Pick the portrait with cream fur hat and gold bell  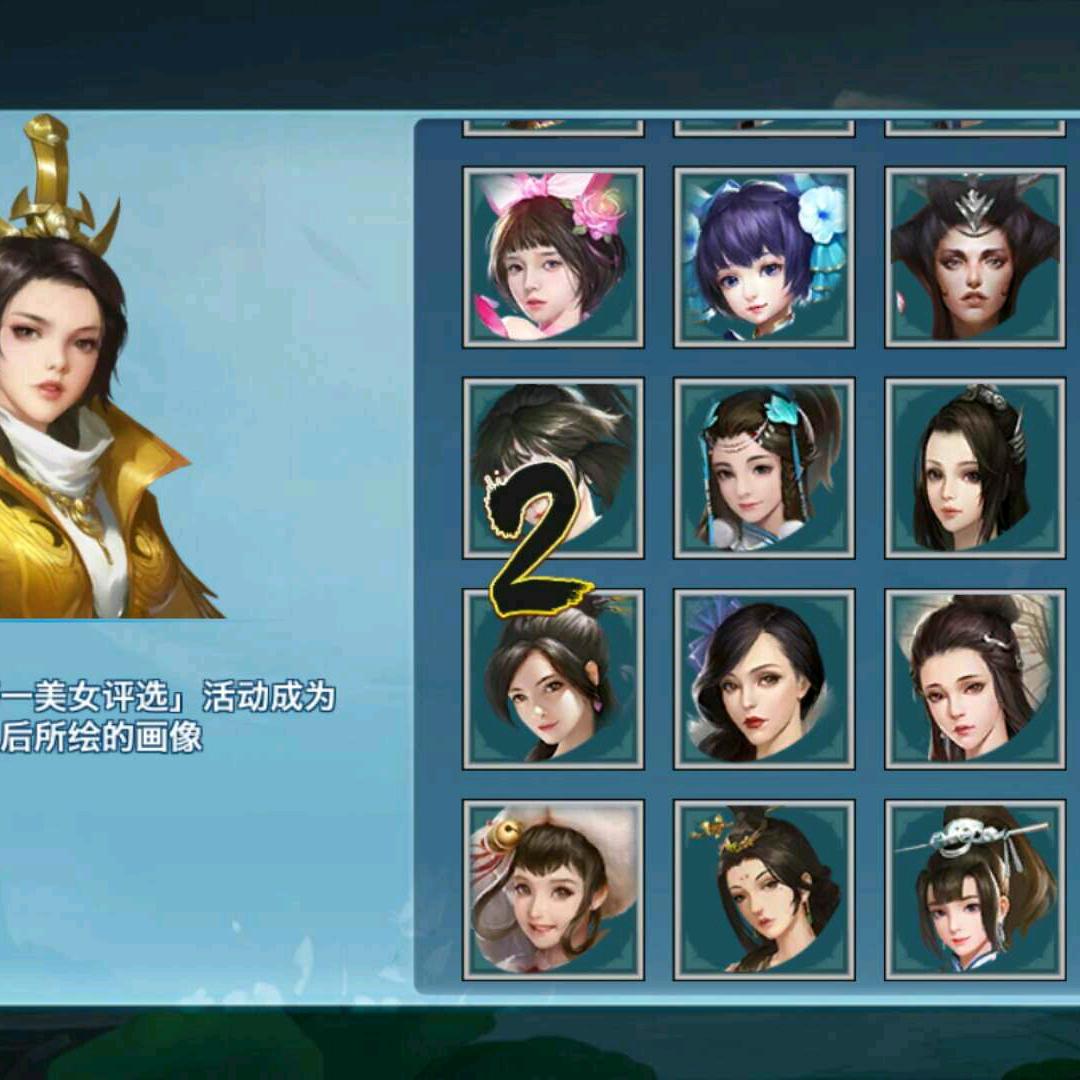point(553,890)
